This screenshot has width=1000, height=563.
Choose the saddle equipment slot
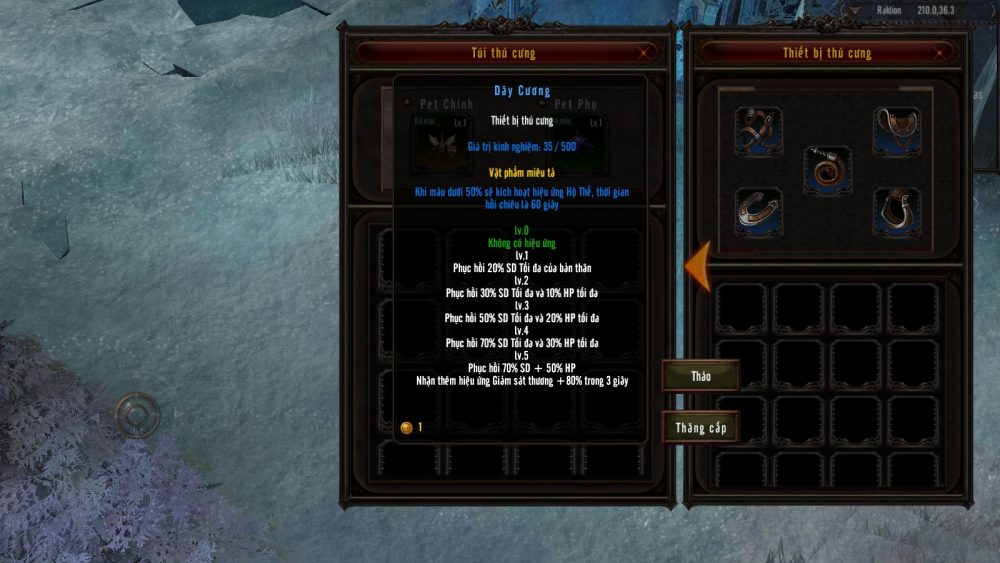click(x=897, y=130)
